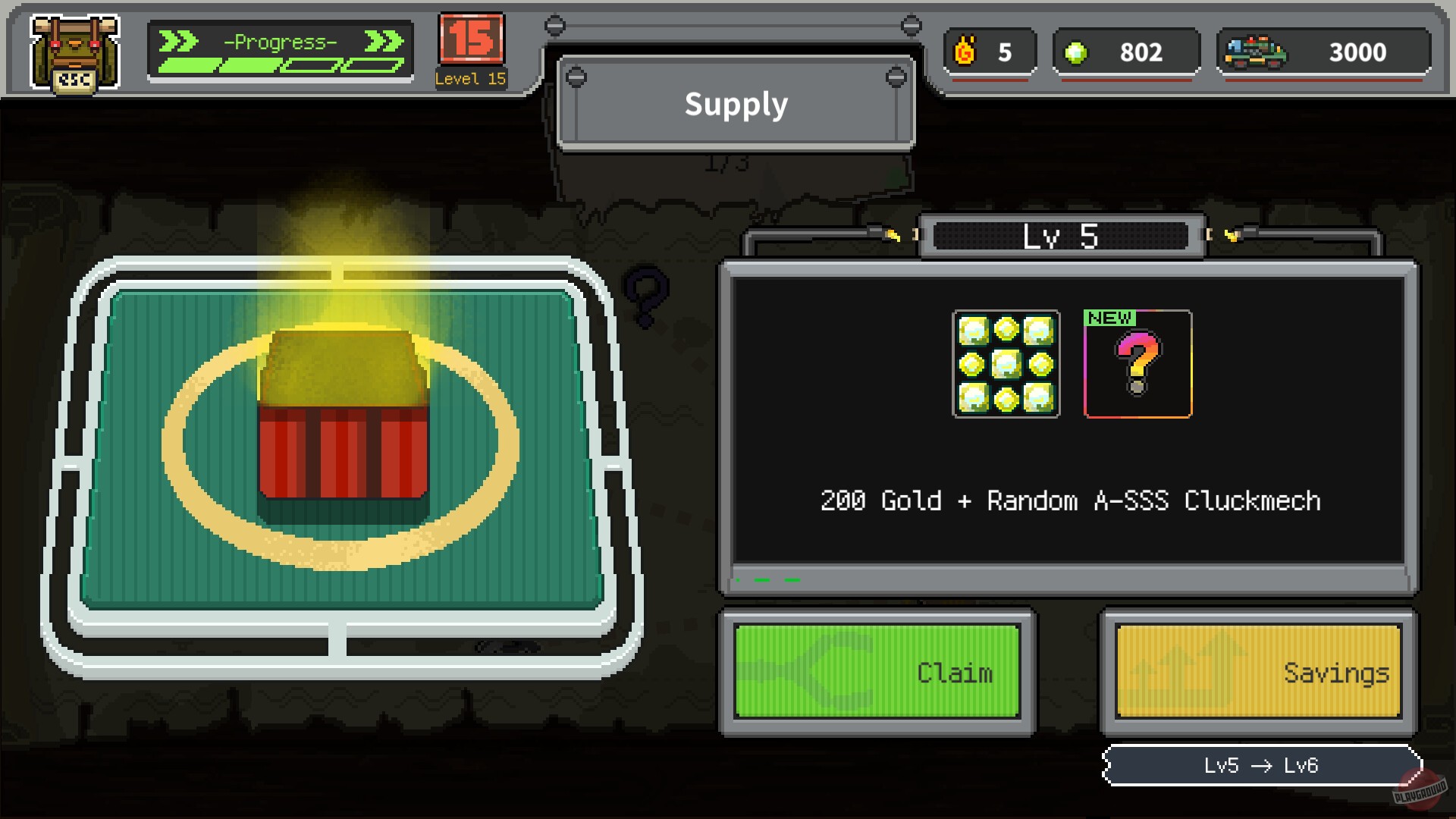Expand the Lv 5 level display
Screen dimensions: 1456x819
[x=1060, y=236]
